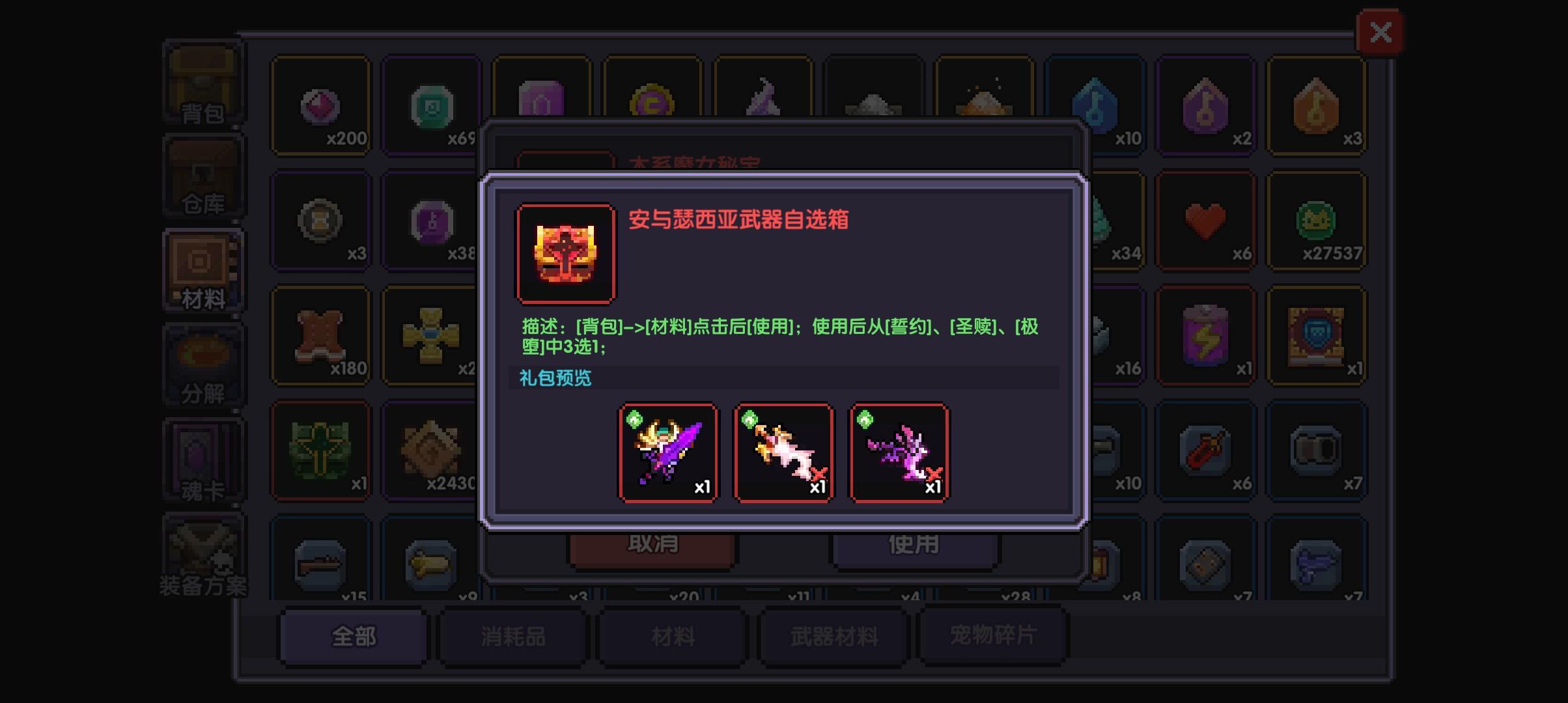Click the red heart item x6
This screenshot has height=703, width=1568.
(x=1205, y=221)
